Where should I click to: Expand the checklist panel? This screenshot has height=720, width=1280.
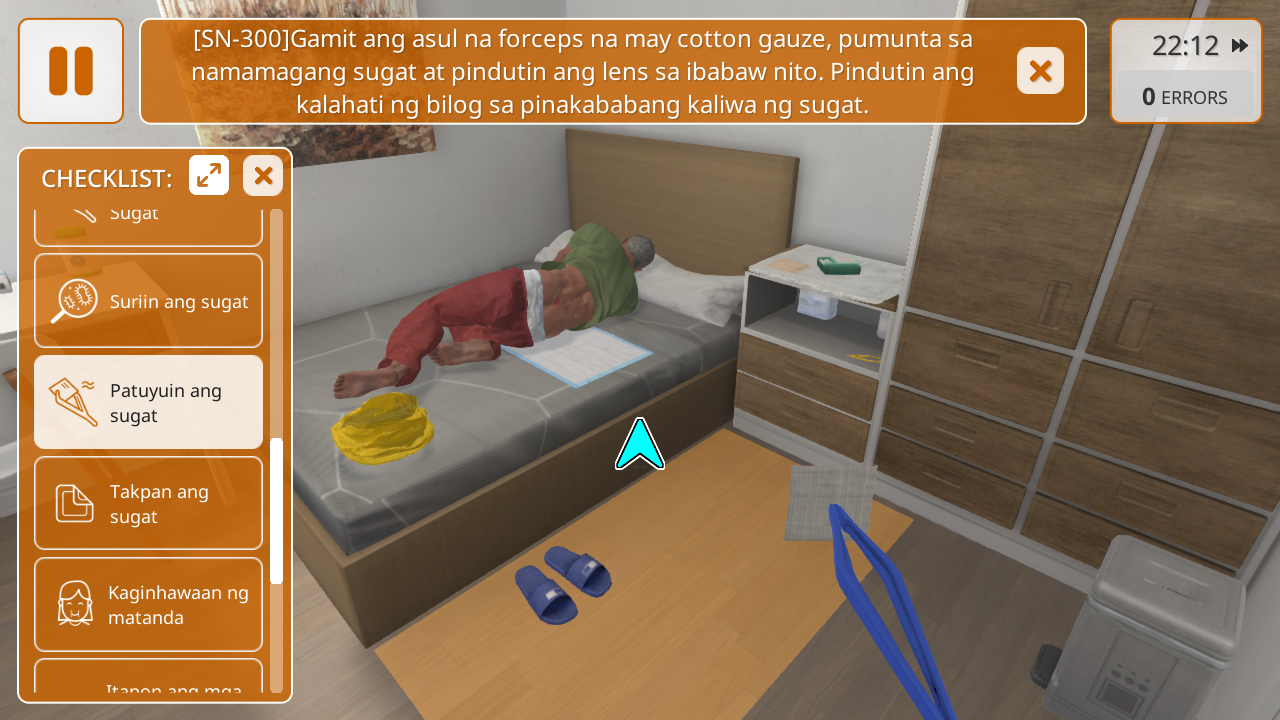[x=209, y=176]
